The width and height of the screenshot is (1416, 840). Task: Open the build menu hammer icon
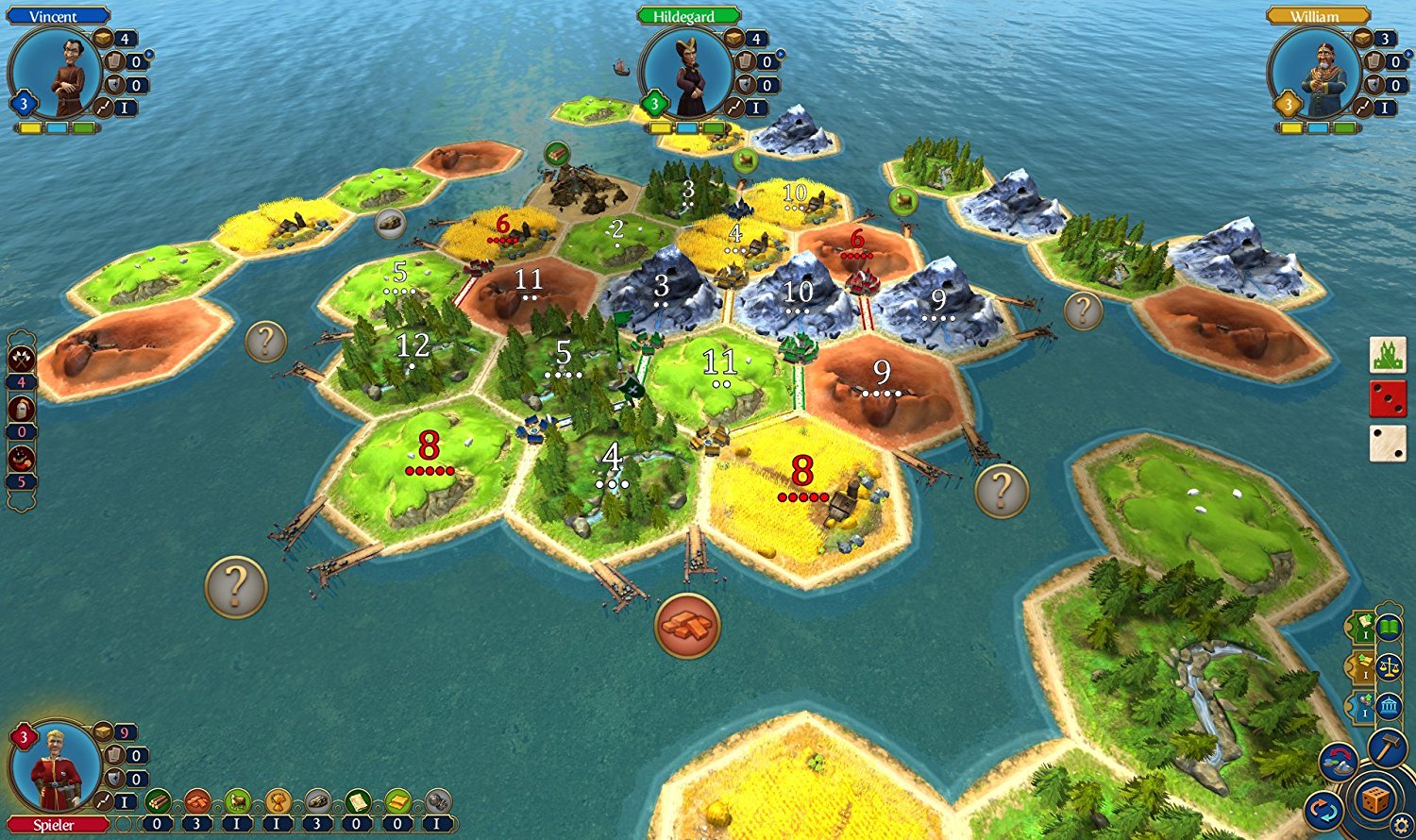pos(1386,748)
